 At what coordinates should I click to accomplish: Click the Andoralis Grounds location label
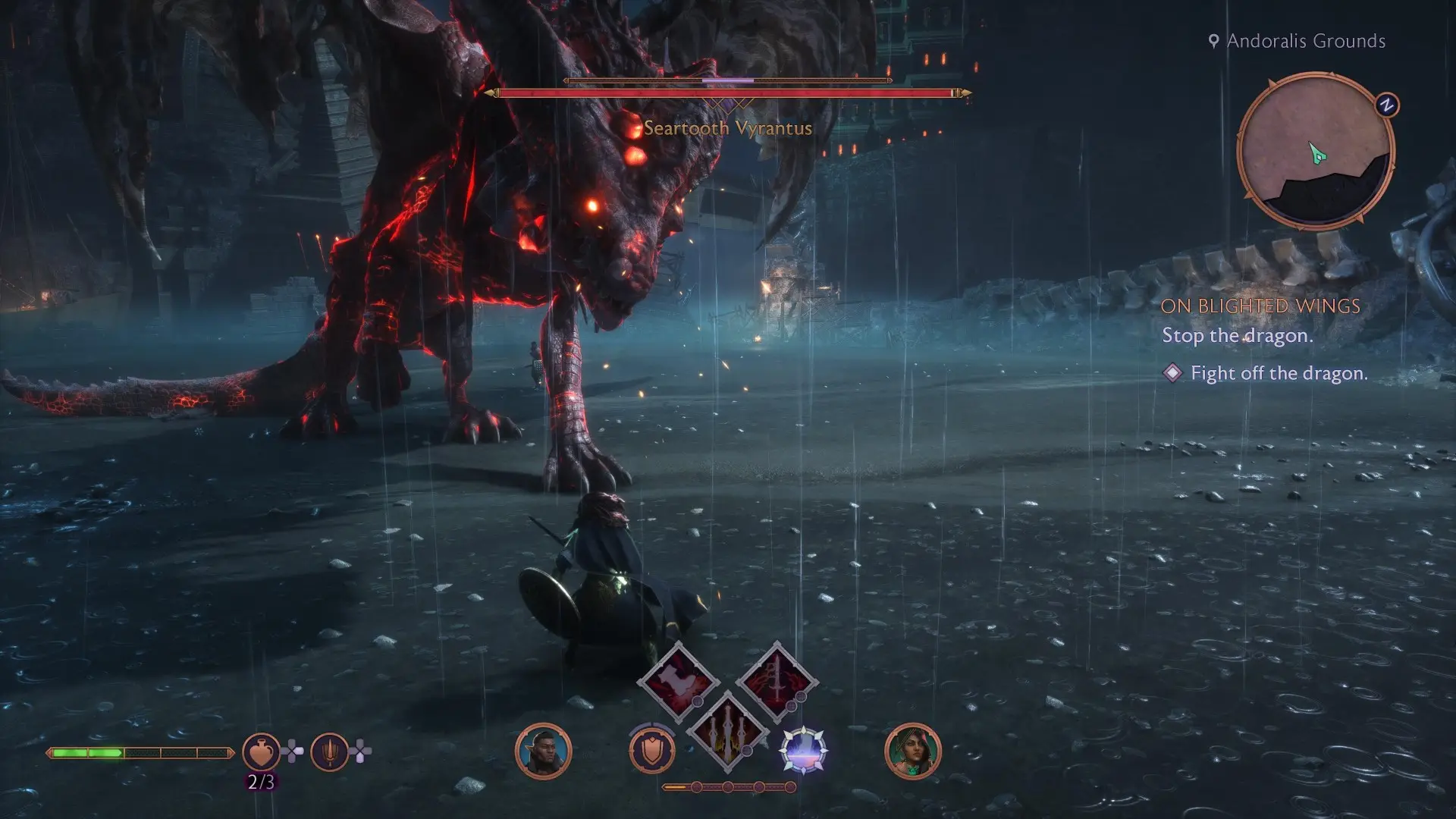(x=1306, y=41)
